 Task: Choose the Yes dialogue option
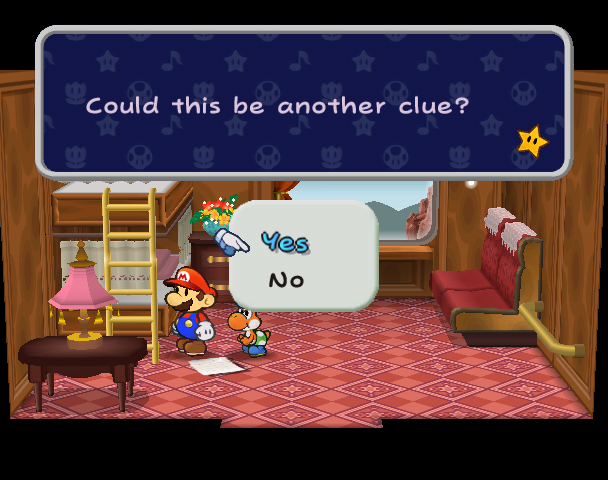(x=284, y=242)
